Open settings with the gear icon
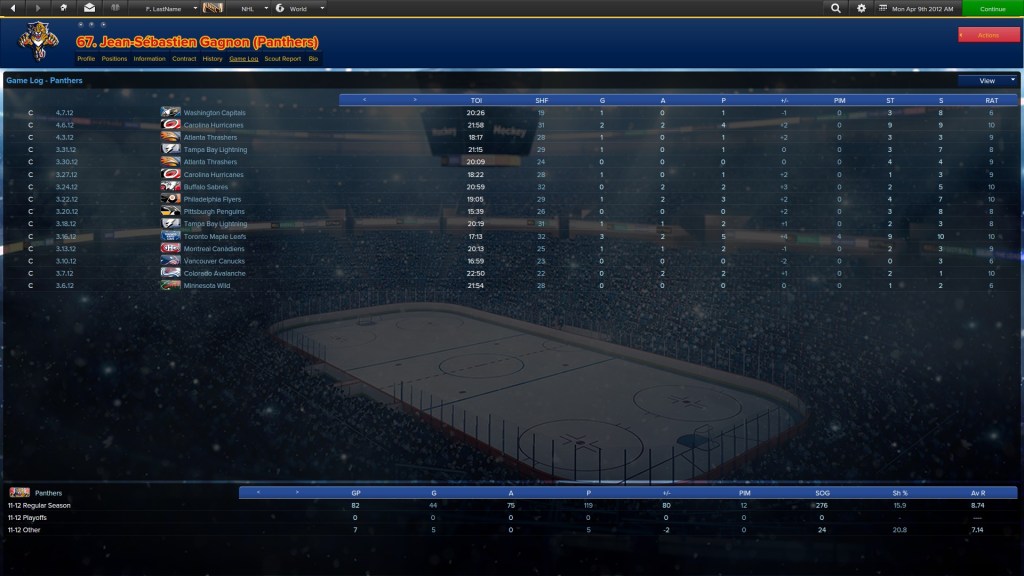The height and width of the screenshot is (576, 1024). click(x=862, y=8)
